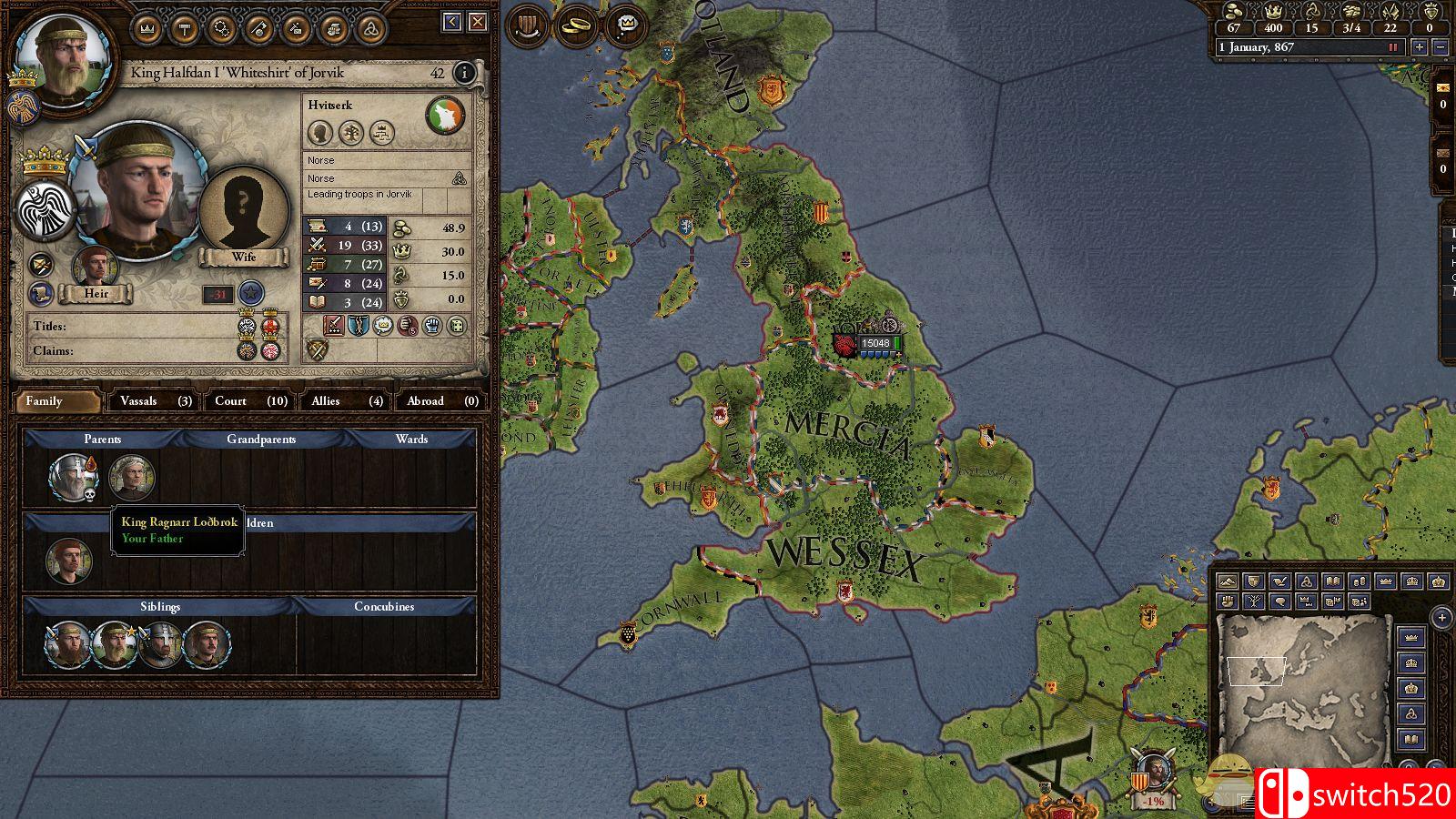
Task: Select the empty Wife portrait slot
Action: (242, 215)
